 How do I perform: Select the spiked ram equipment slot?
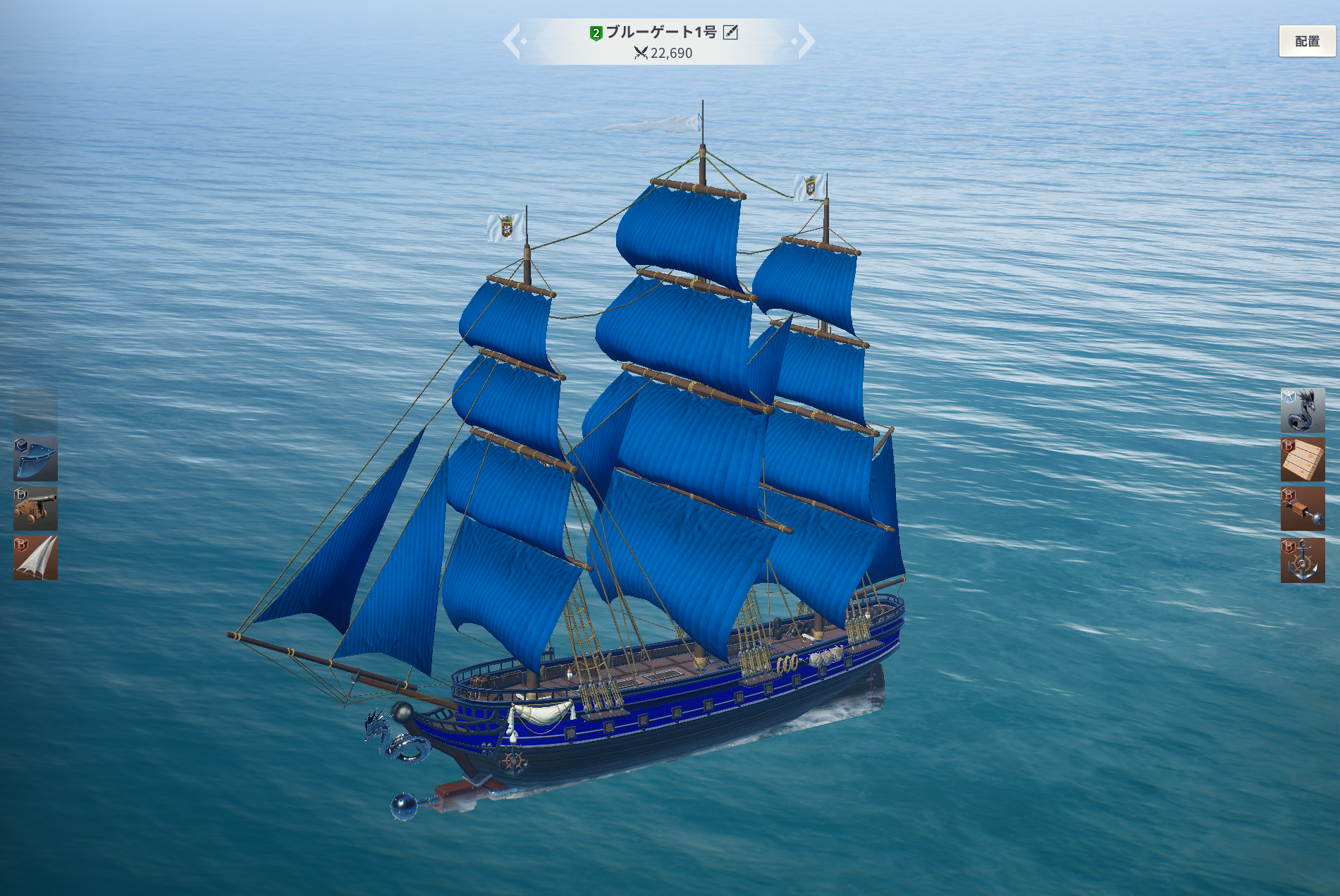point(1302,508)
